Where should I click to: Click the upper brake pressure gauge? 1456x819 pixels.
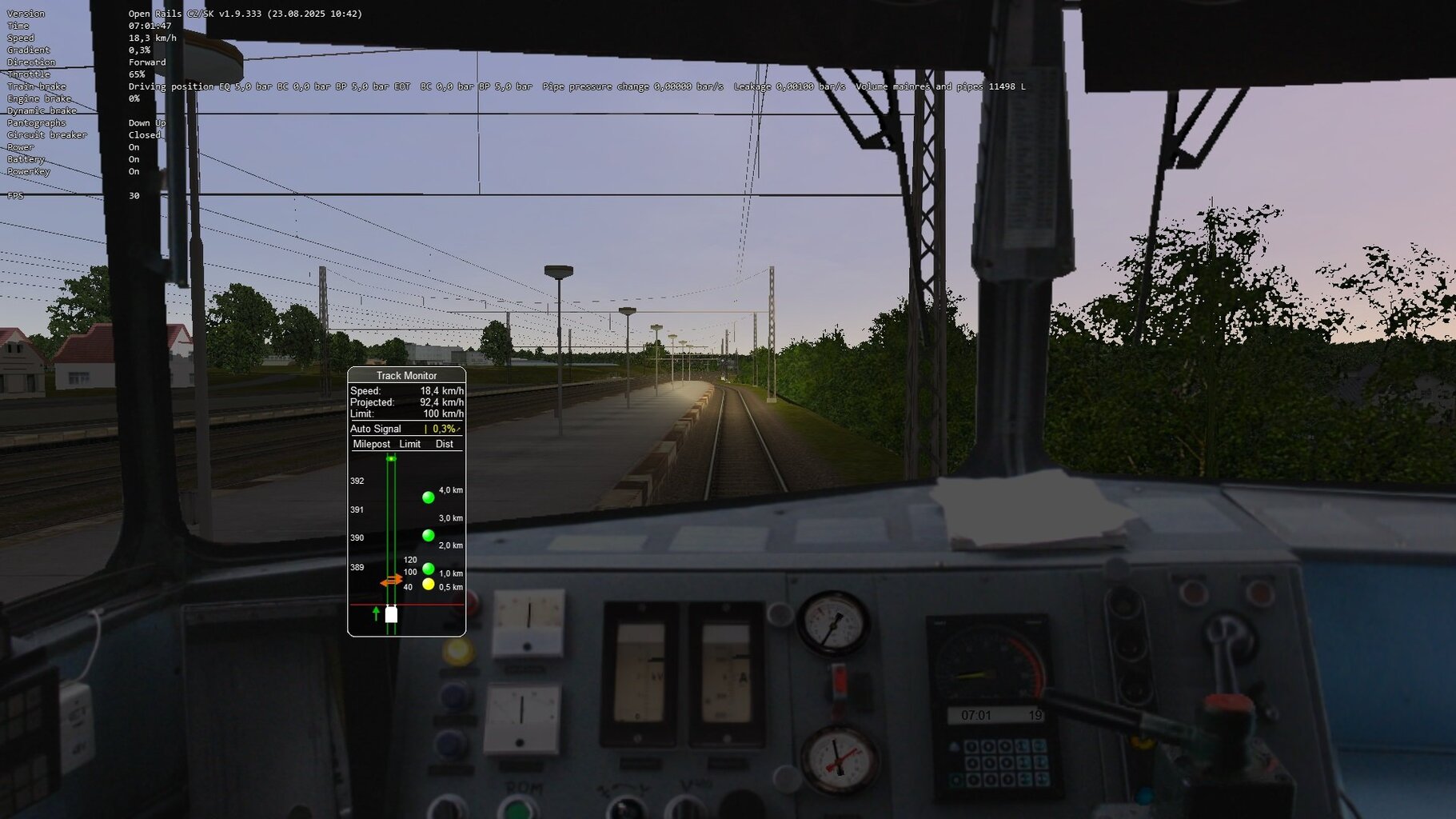tap(833, 622)
